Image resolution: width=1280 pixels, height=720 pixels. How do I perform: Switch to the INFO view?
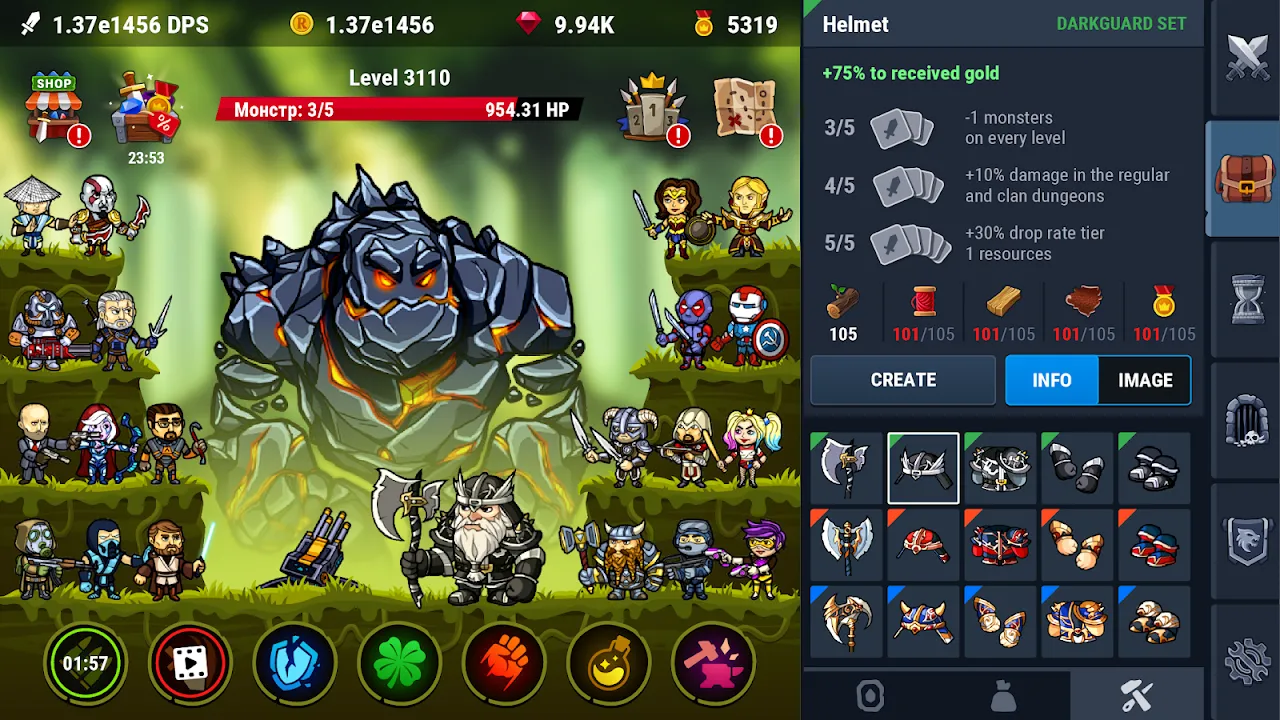tap(1051, 380)
